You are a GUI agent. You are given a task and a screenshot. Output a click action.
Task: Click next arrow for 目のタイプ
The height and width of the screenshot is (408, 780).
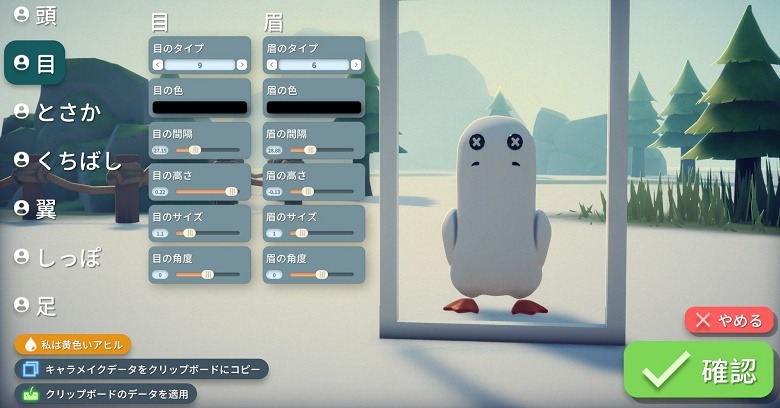click(242, 65)
